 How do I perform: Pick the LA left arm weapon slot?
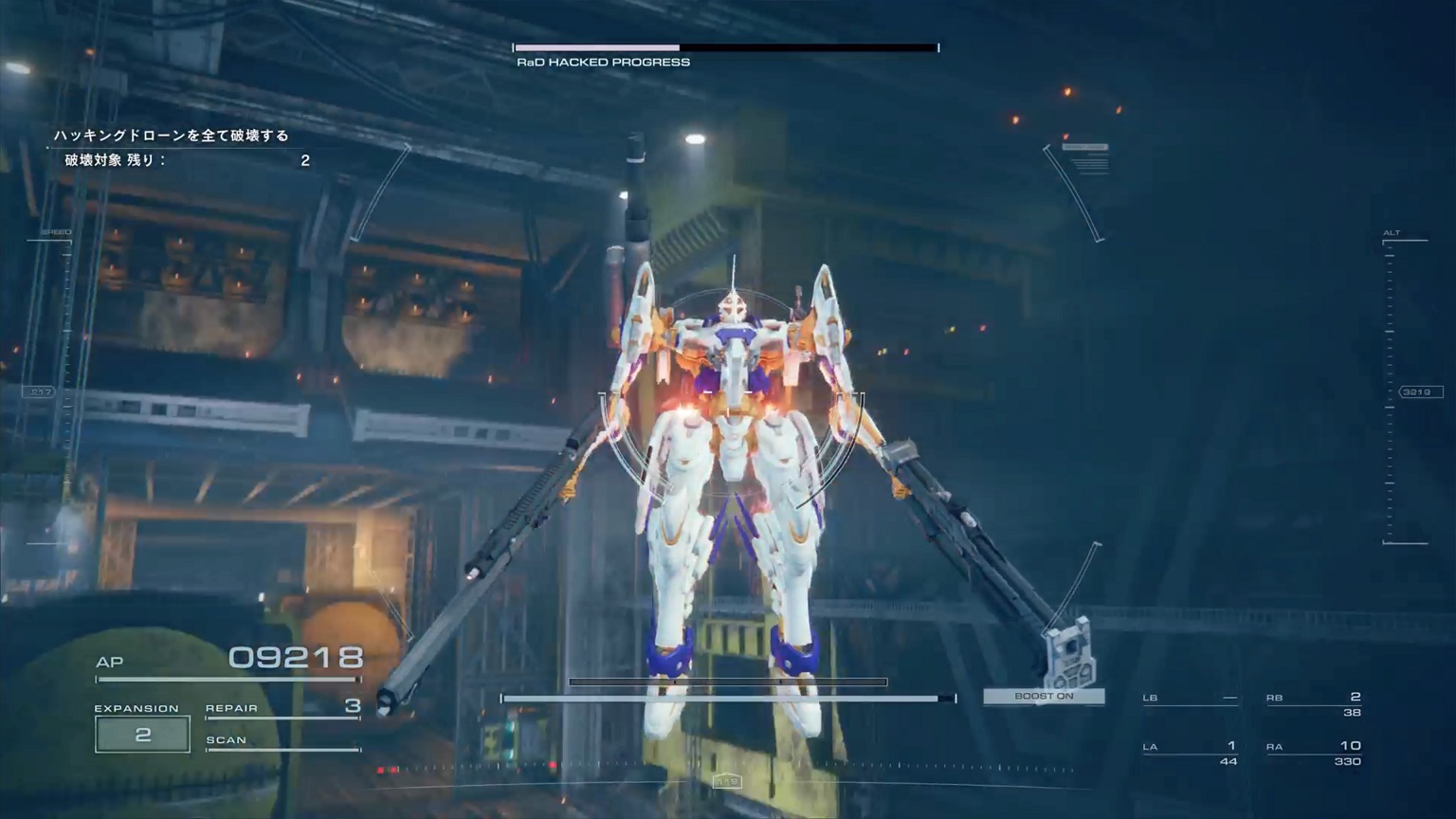(x=1191, y=752)
